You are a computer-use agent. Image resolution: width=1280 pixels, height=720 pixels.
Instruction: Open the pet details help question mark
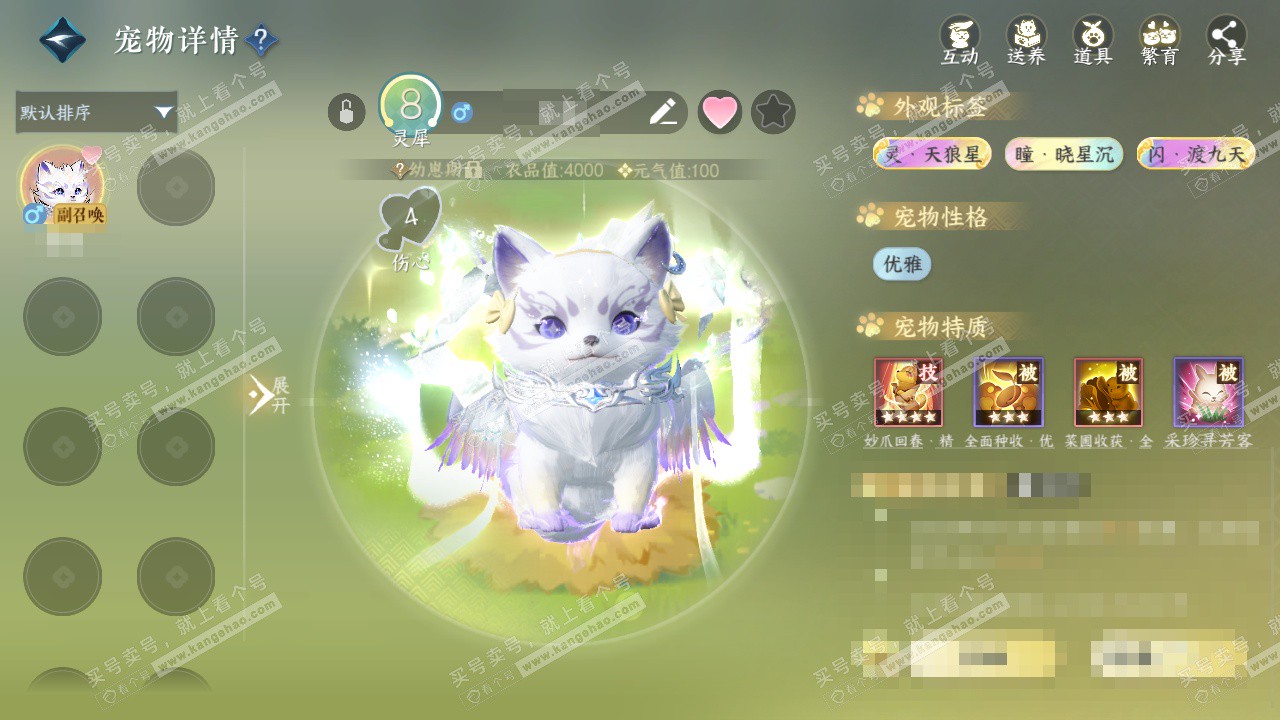(261, 40)
